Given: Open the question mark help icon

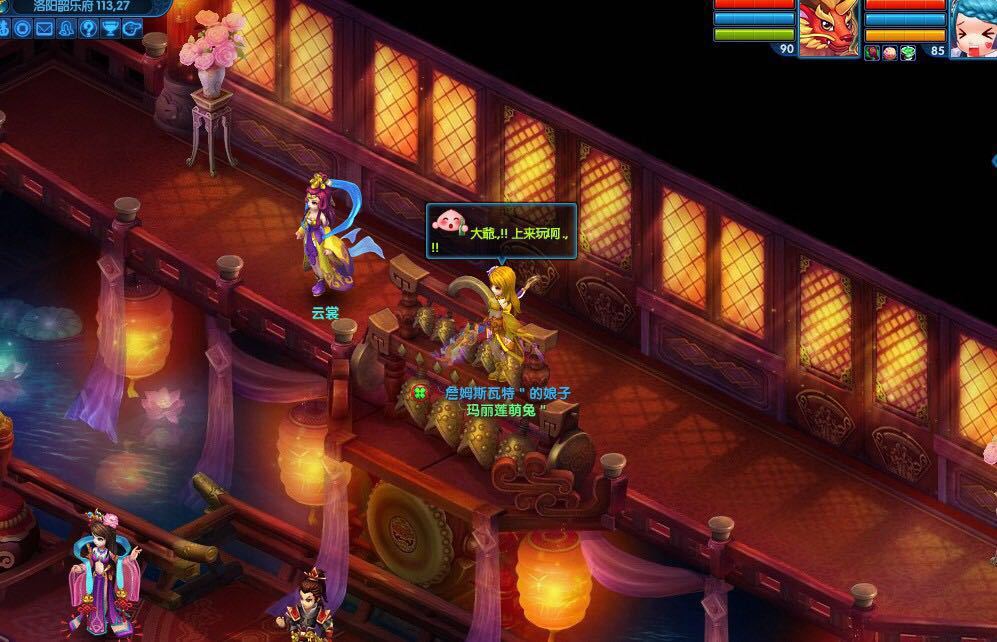Looking at the screenshot, I should 88,28.
